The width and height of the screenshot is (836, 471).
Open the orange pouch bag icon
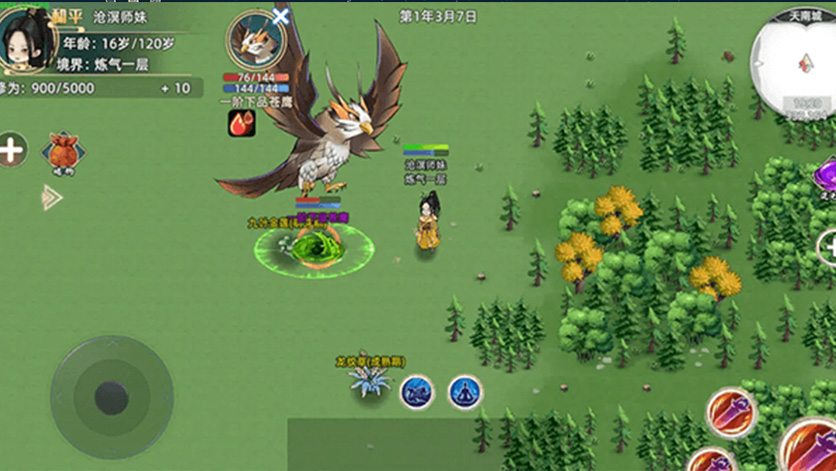pos(63,153)
